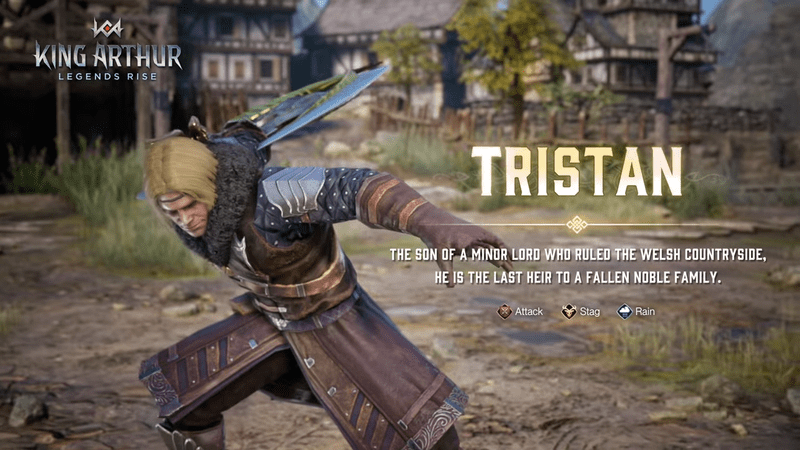Select the Attack class tag
800x450 pixels.
coord(520,312)
